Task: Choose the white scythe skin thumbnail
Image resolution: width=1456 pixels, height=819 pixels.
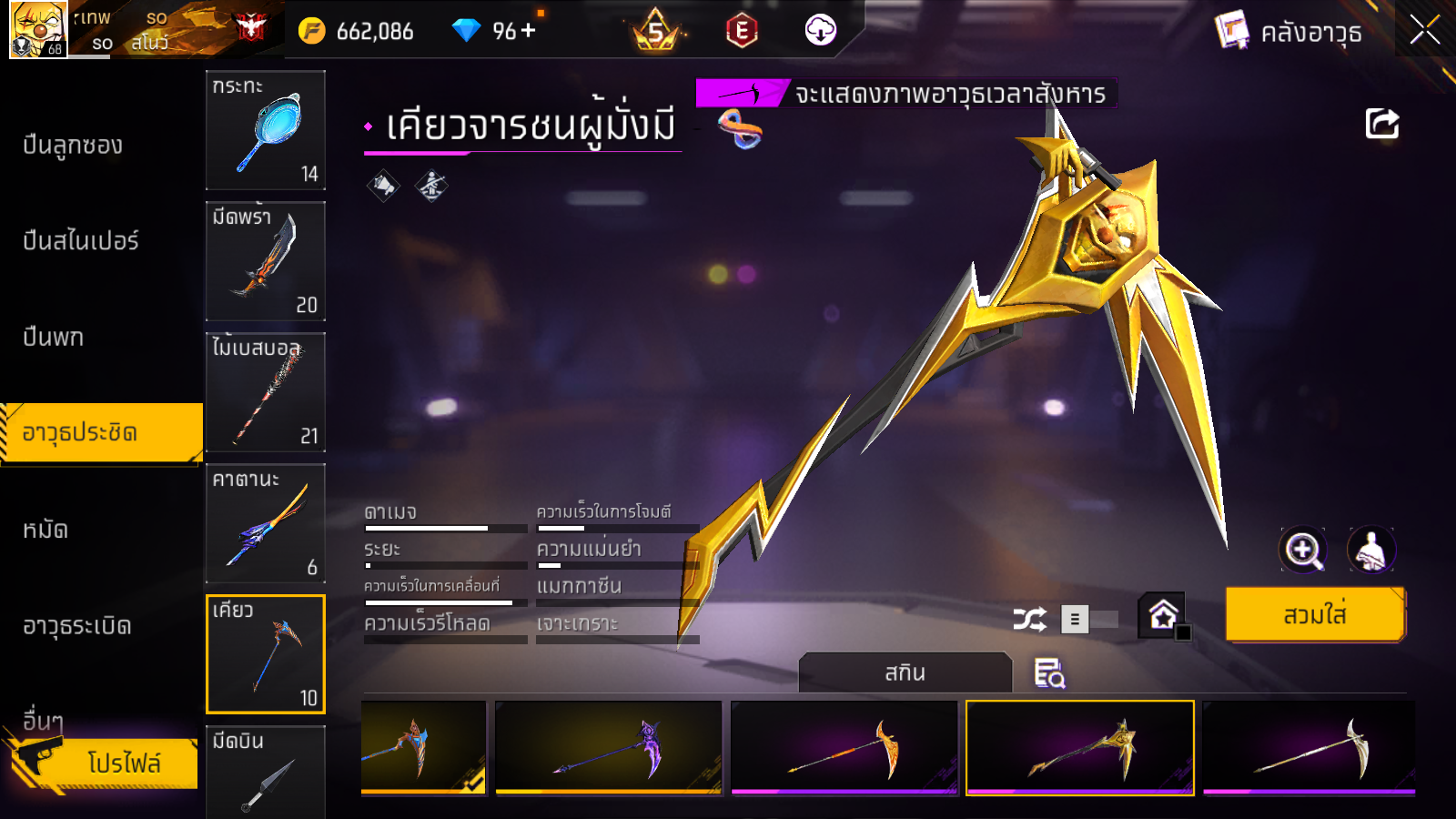Action: click(x=1309, y=748)
